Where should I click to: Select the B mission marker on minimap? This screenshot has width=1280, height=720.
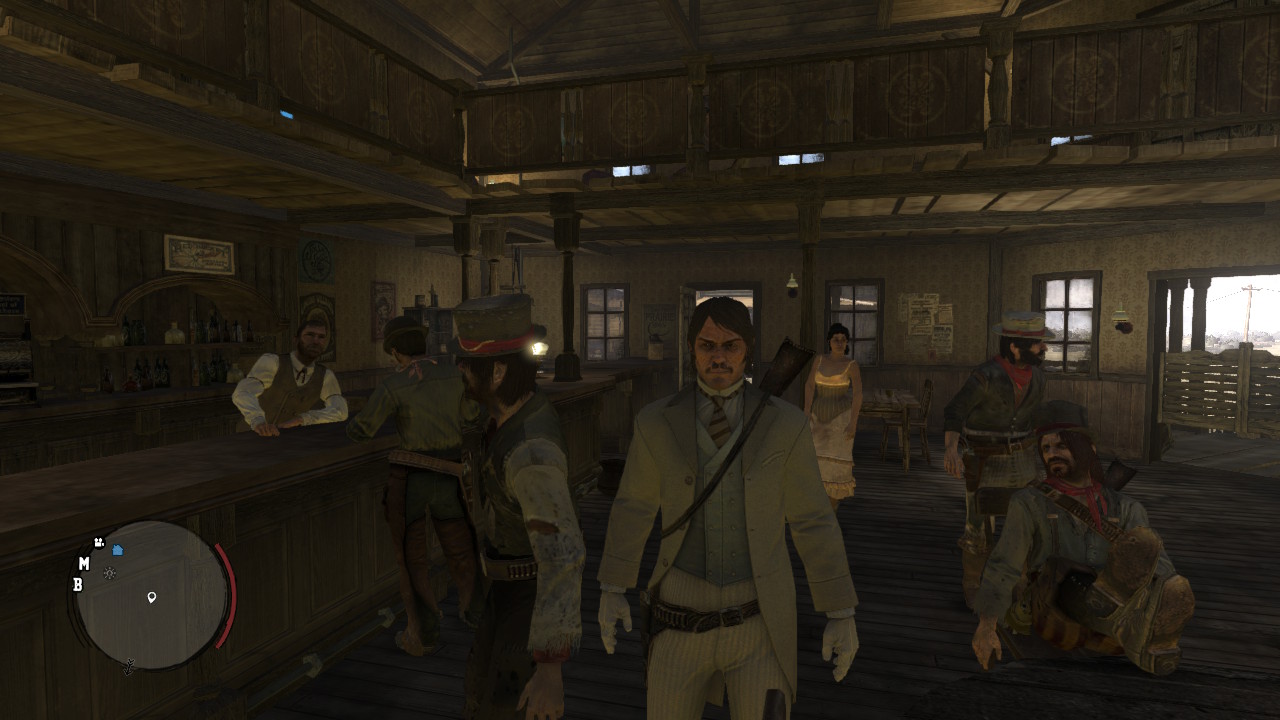coord(78,585)
